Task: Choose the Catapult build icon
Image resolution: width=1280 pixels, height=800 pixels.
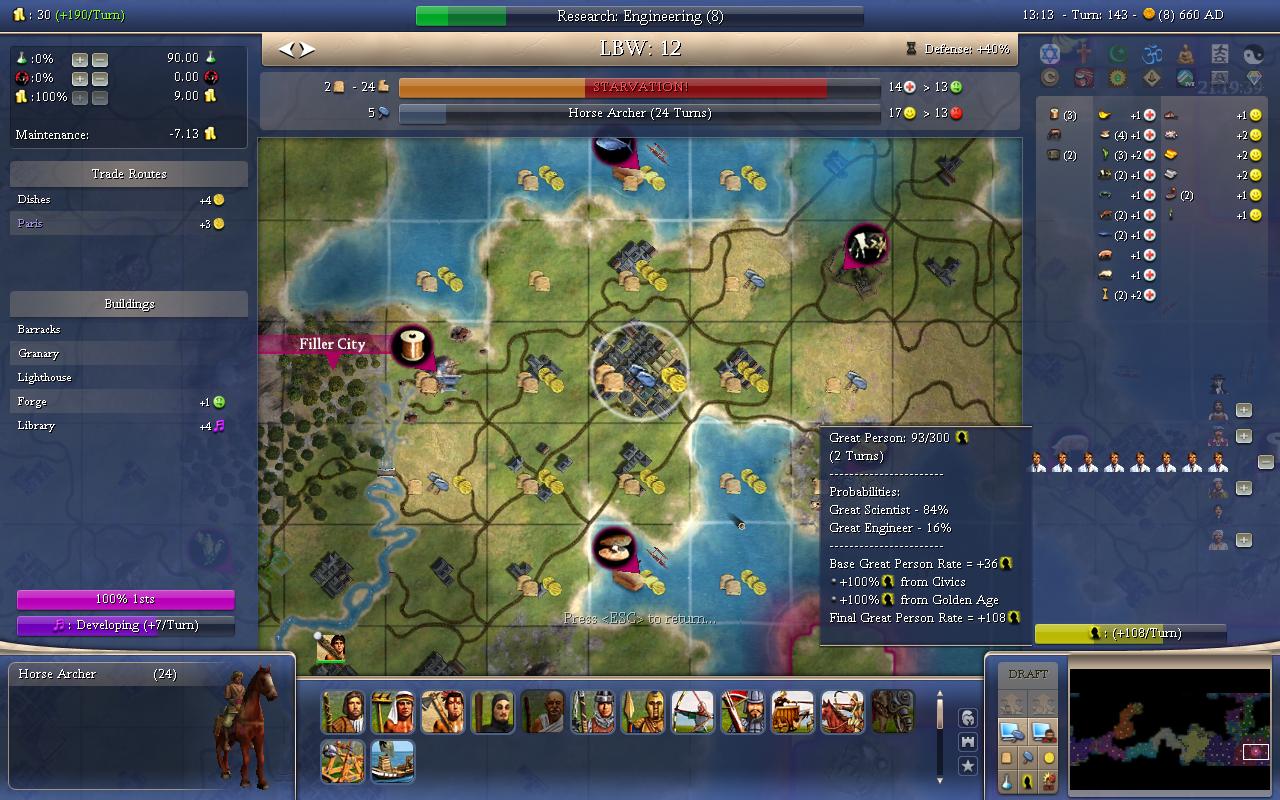Action: coord(343,762)
